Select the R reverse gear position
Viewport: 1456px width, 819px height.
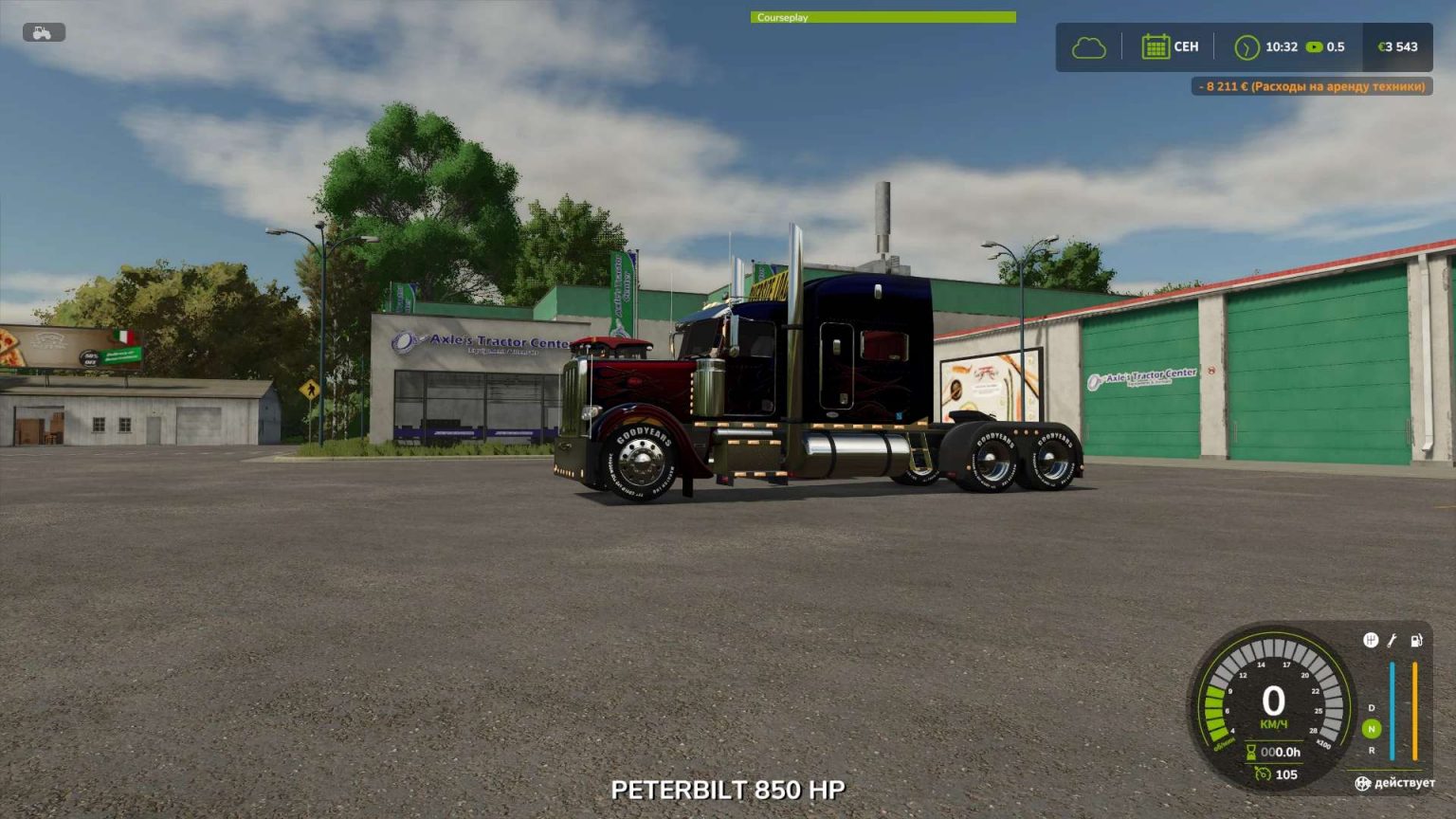pyautogui.click(x=1372, y=751)
